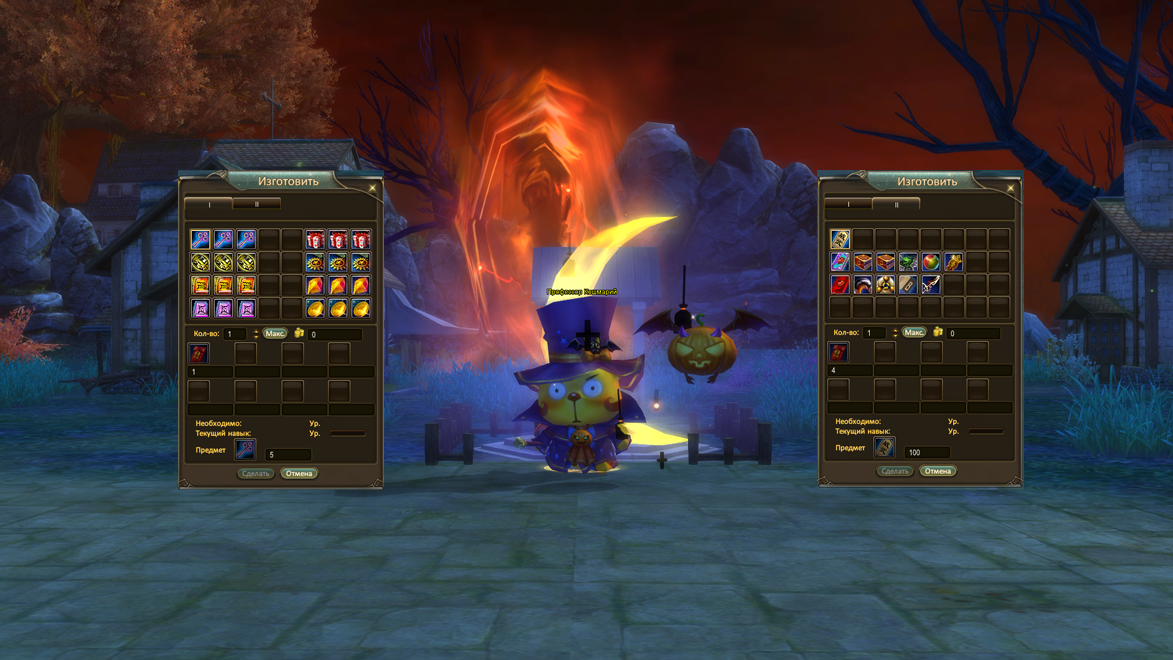
Task: Switch to tab II in the key-recipe window
Action: 257,204
